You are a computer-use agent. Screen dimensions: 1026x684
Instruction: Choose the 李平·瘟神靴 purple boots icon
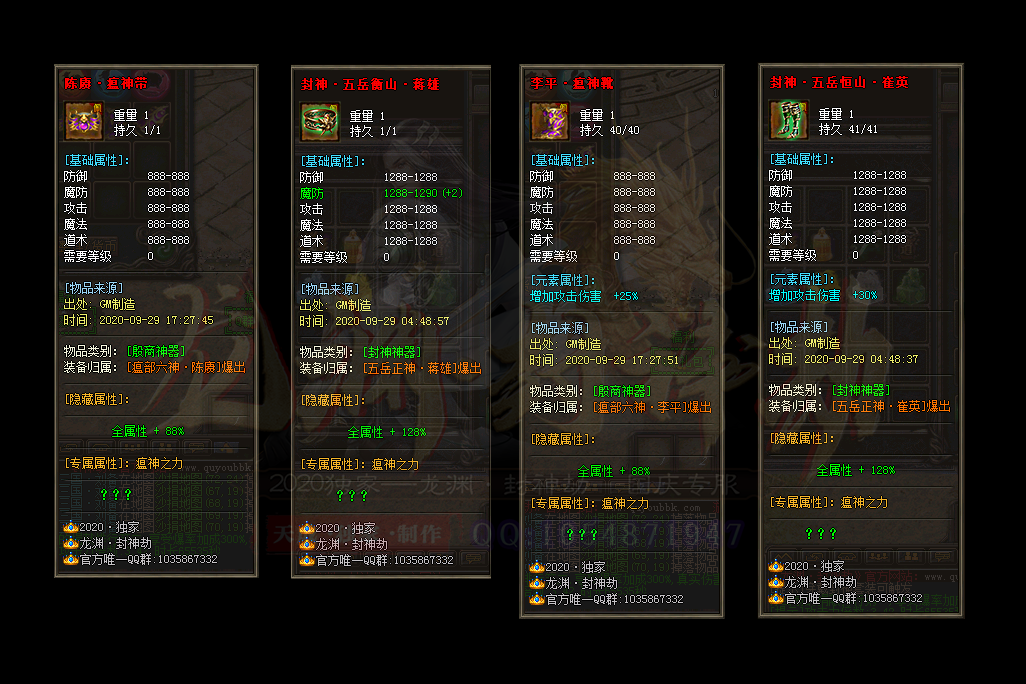pyautogui.click(x=548, y=121)
